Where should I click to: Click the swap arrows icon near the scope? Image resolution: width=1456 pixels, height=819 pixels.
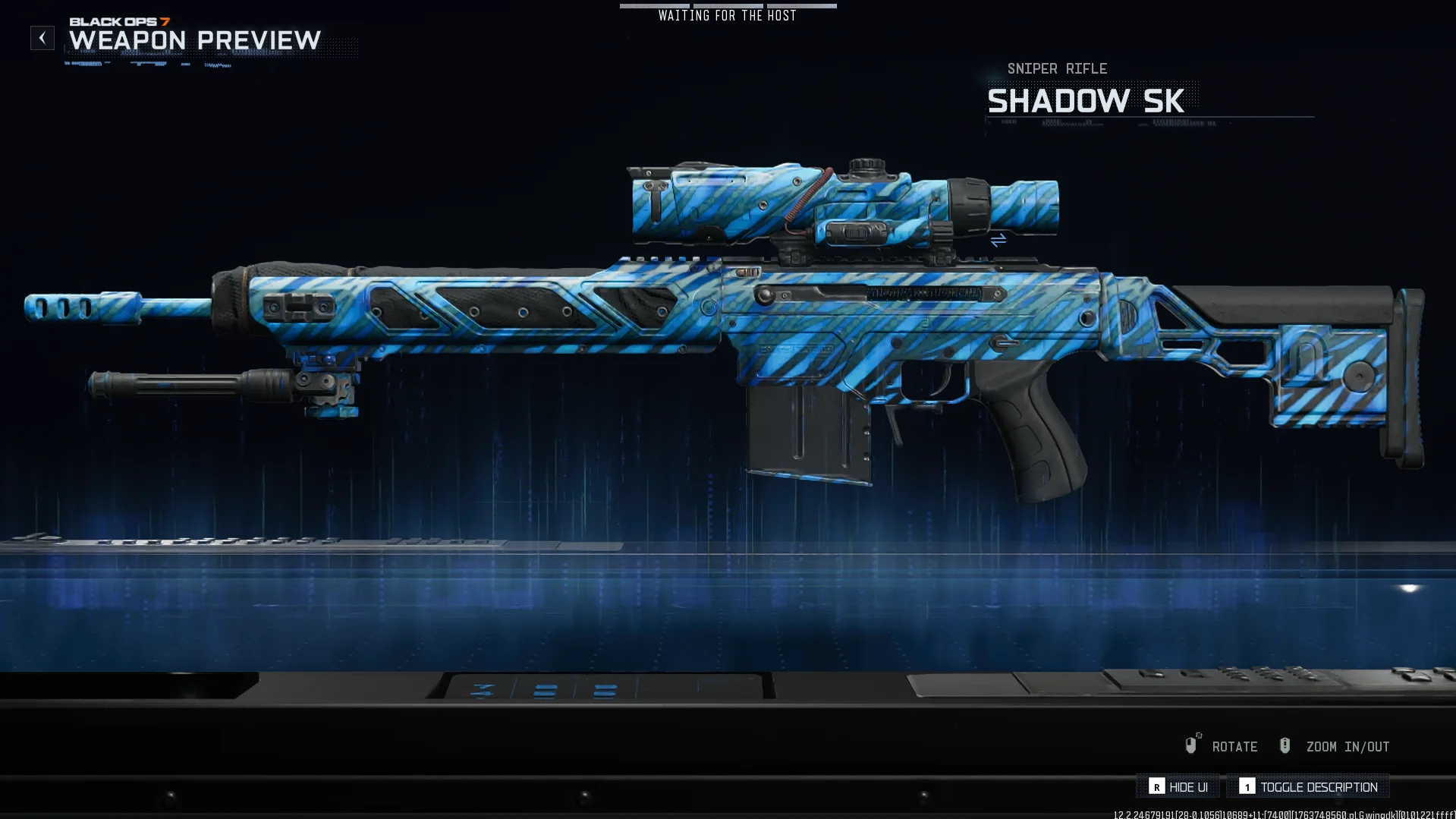998,241
